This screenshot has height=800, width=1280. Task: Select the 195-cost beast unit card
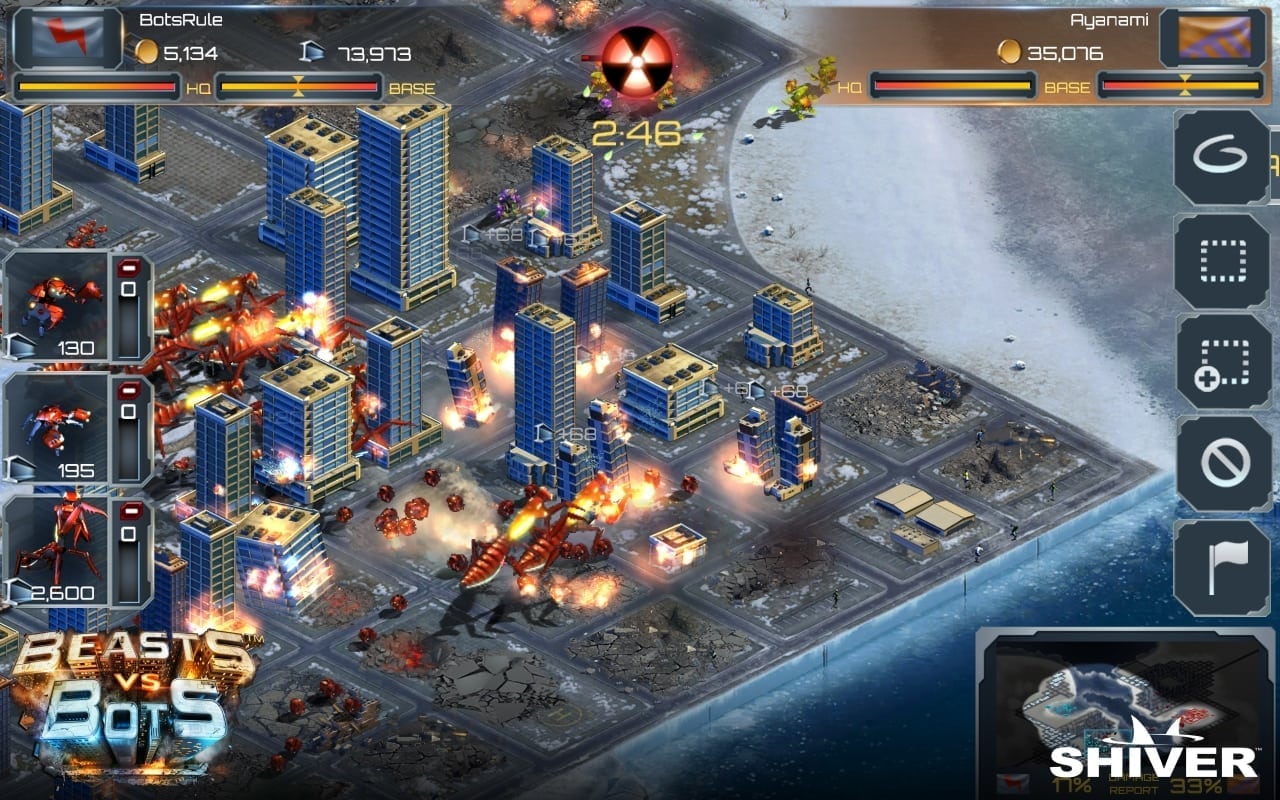pyautogui.click(x=58, y=427)
